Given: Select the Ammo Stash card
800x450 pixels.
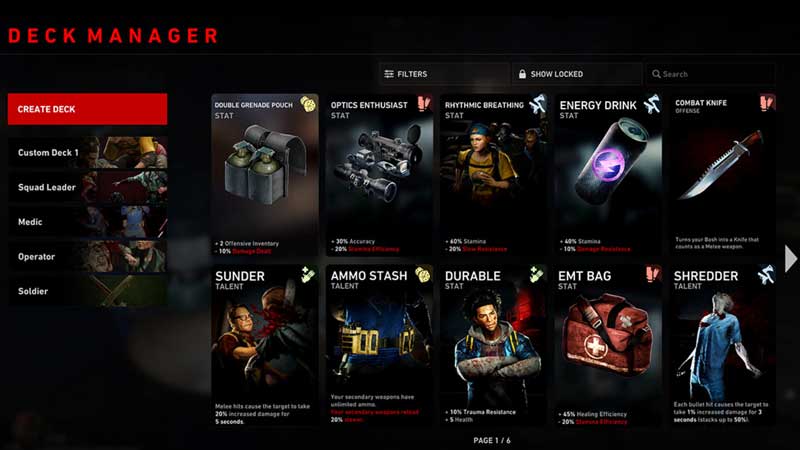Looking at the screenshot, I should click(x=379, y=344).
